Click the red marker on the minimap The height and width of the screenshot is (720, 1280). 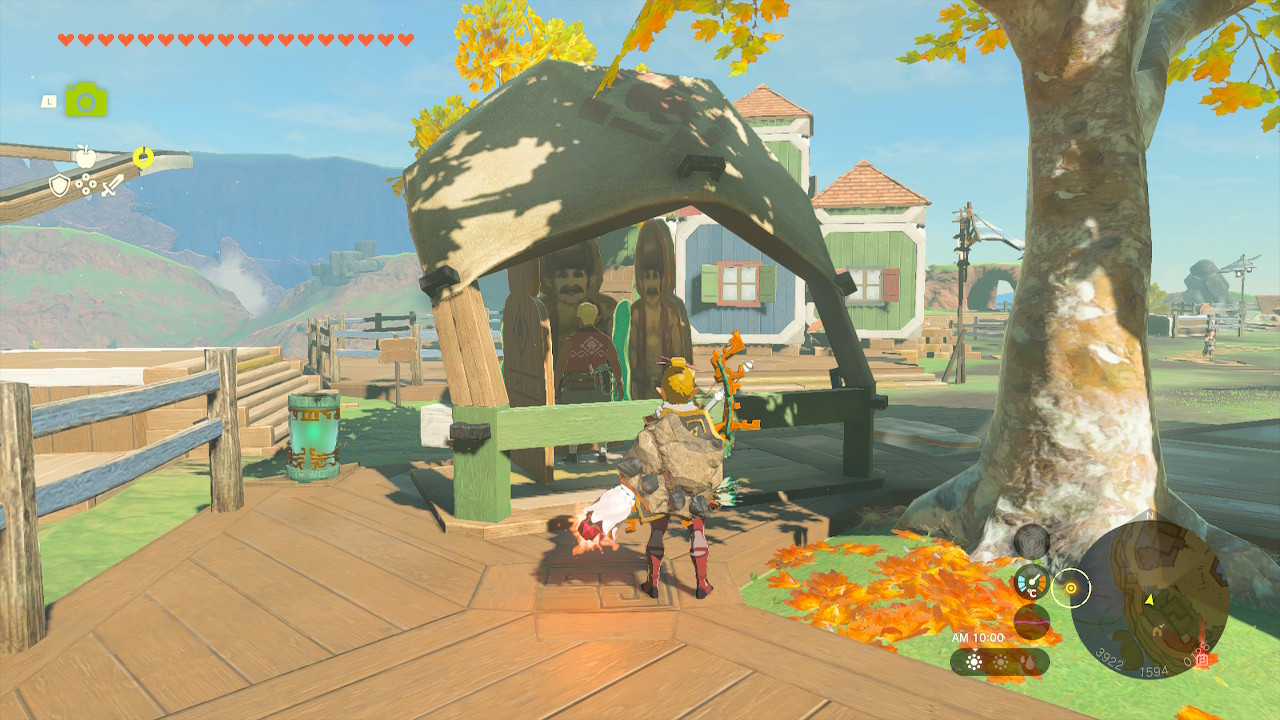coord(1202,659)
